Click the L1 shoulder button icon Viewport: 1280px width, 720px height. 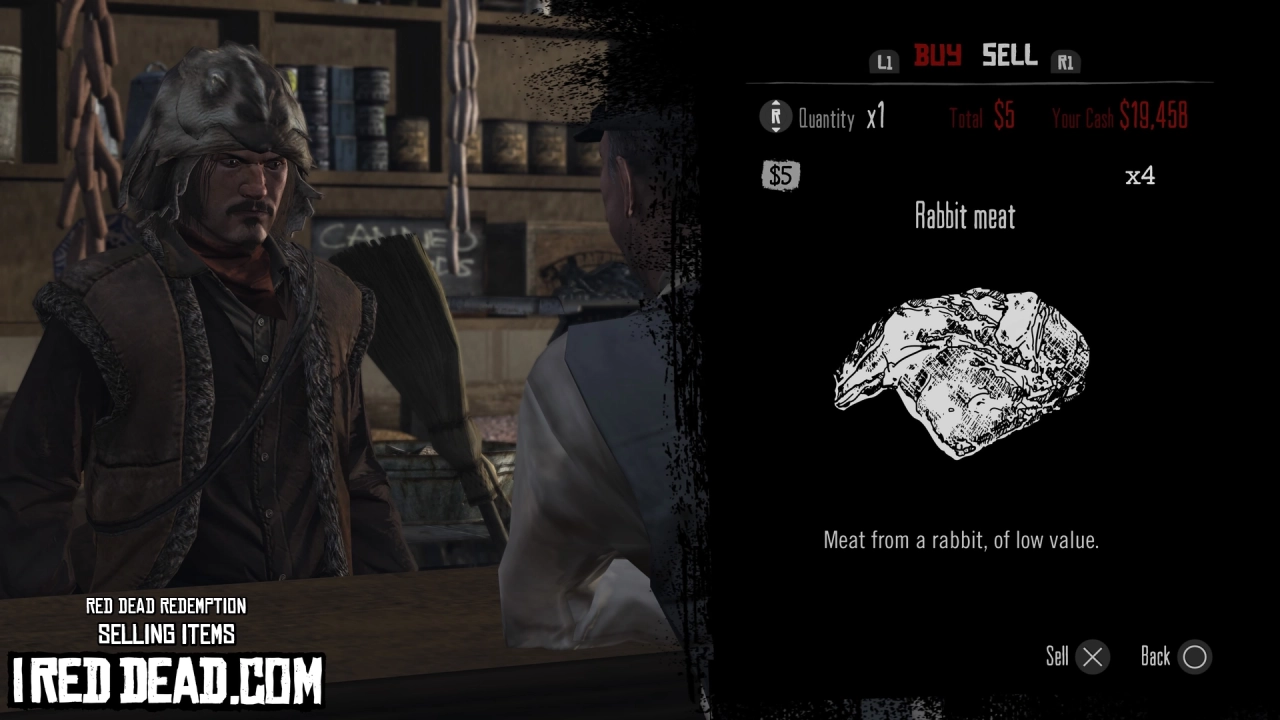(884, 61)
